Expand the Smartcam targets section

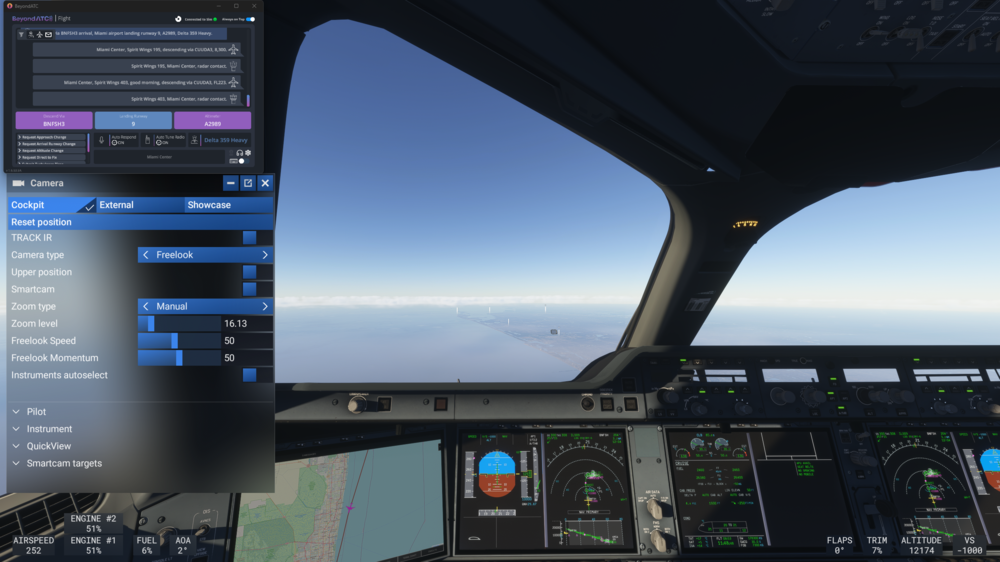pyautogui.click(x=64, y=463)
